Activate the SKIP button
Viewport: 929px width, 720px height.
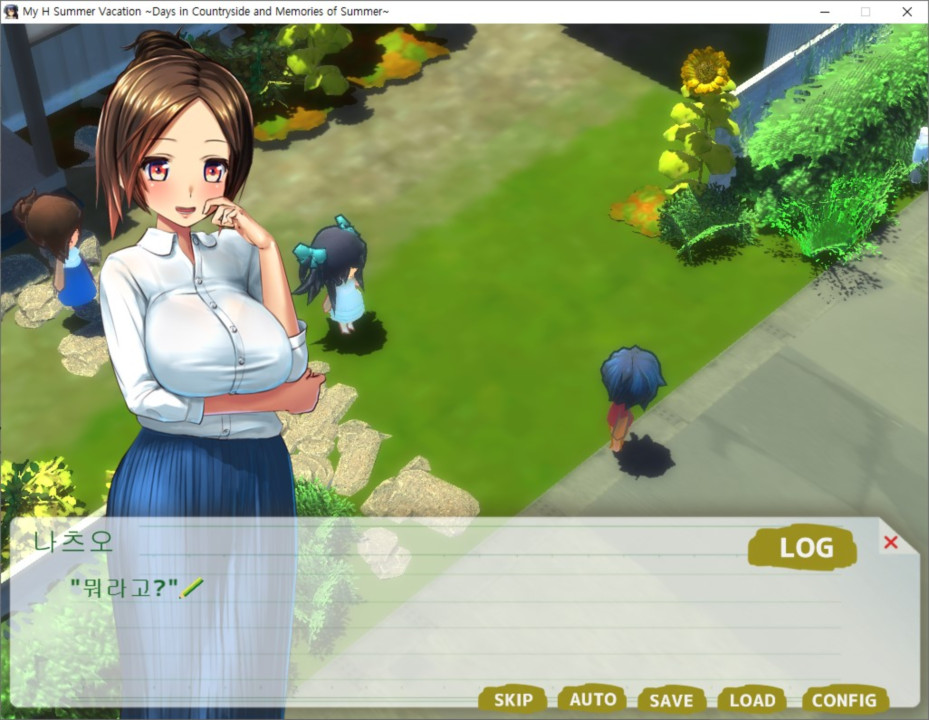coord(512,700)
